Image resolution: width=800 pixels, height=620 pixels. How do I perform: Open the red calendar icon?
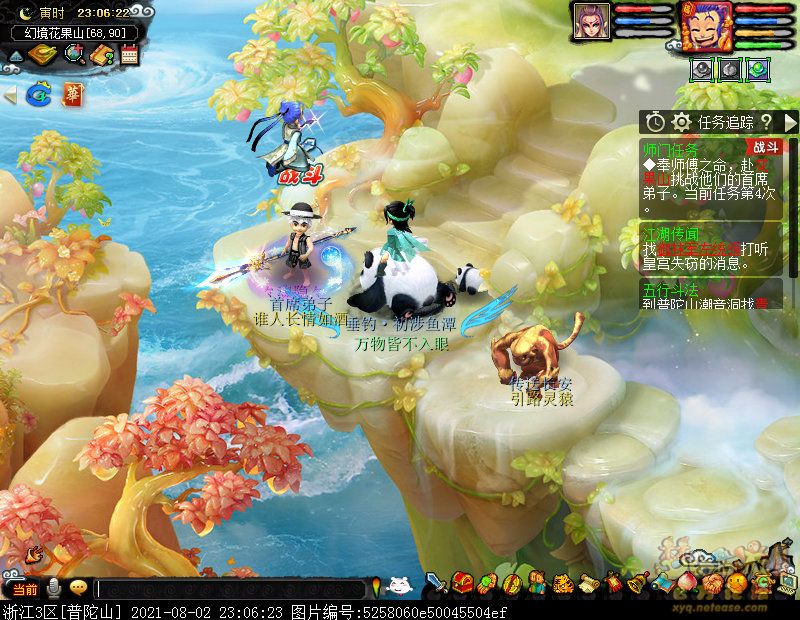pyautogui.click(x=128, y=54)
